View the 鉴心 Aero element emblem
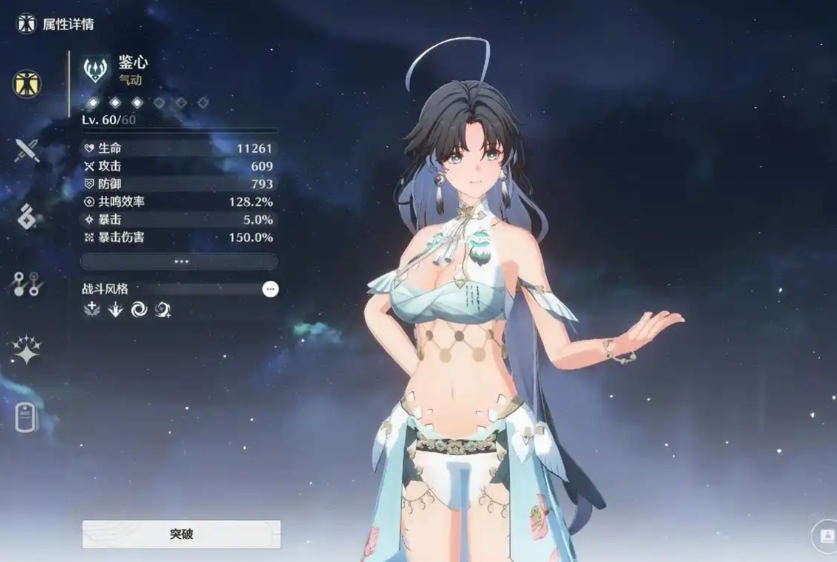Image resolution: width=837 pixels, height=562 pixels. [97, 68]
